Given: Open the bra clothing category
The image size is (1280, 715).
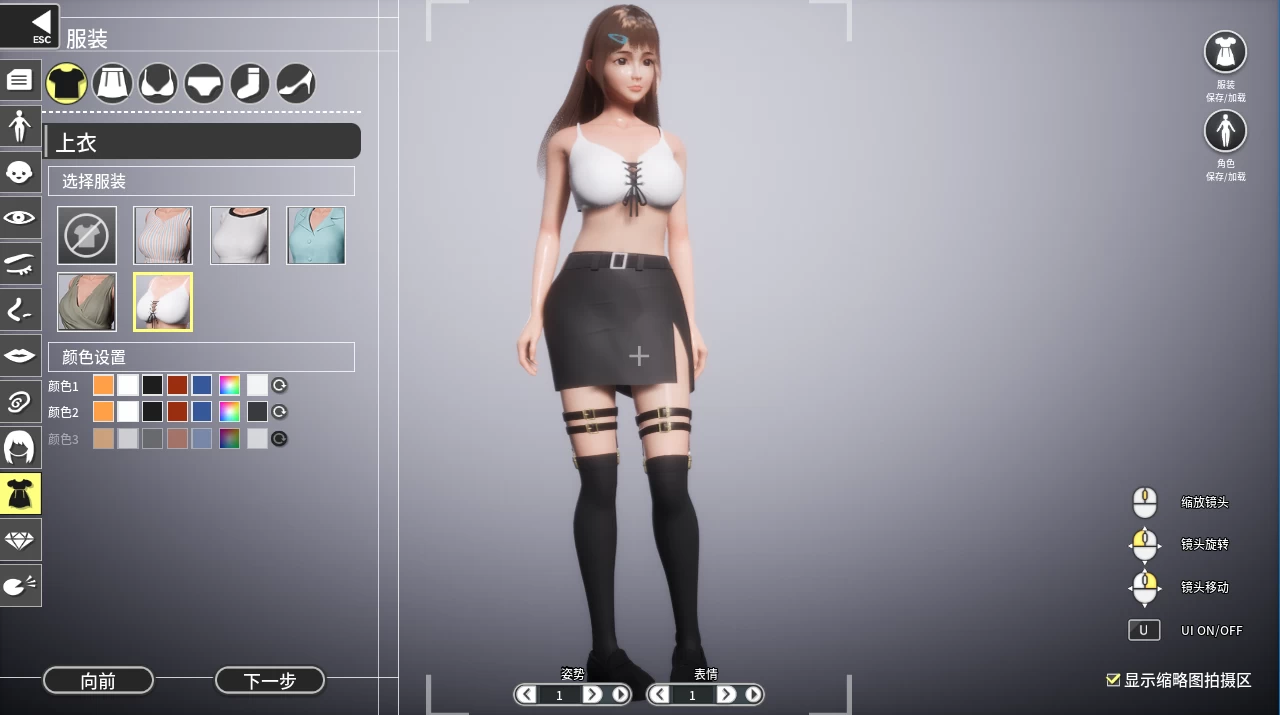Looking at the screenshot, I should point(158,84).
